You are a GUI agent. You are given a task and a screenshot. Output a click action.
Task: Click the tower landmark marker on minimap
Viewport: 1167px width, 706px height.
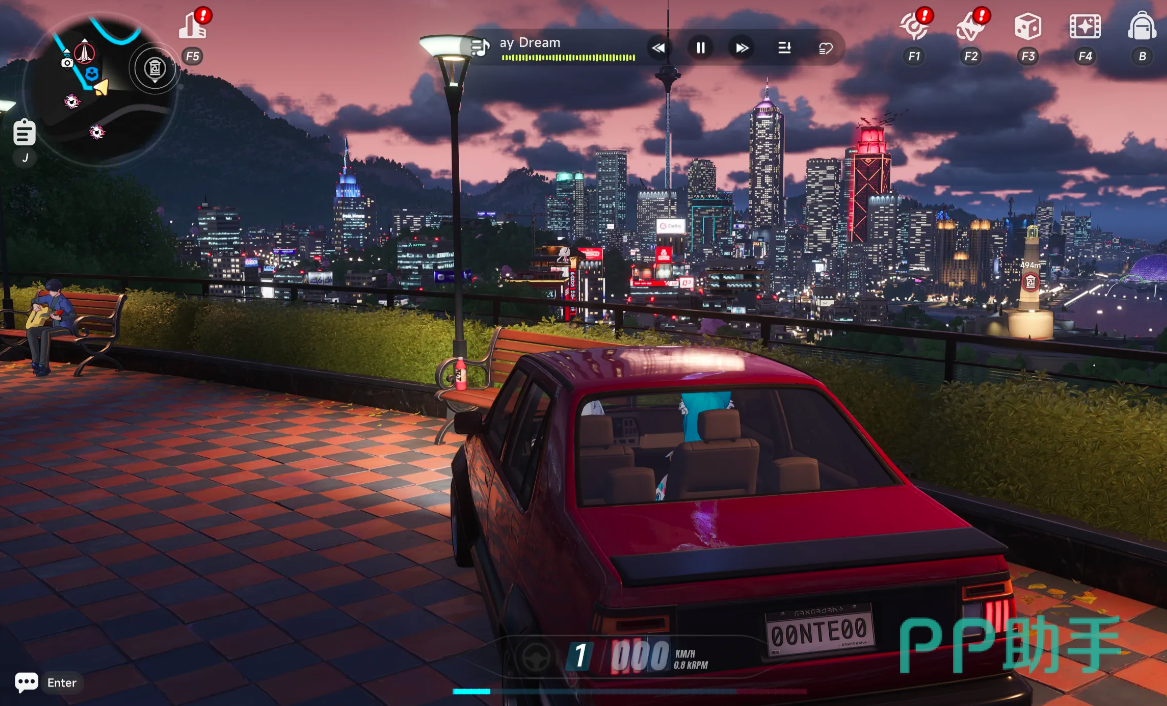85,50
